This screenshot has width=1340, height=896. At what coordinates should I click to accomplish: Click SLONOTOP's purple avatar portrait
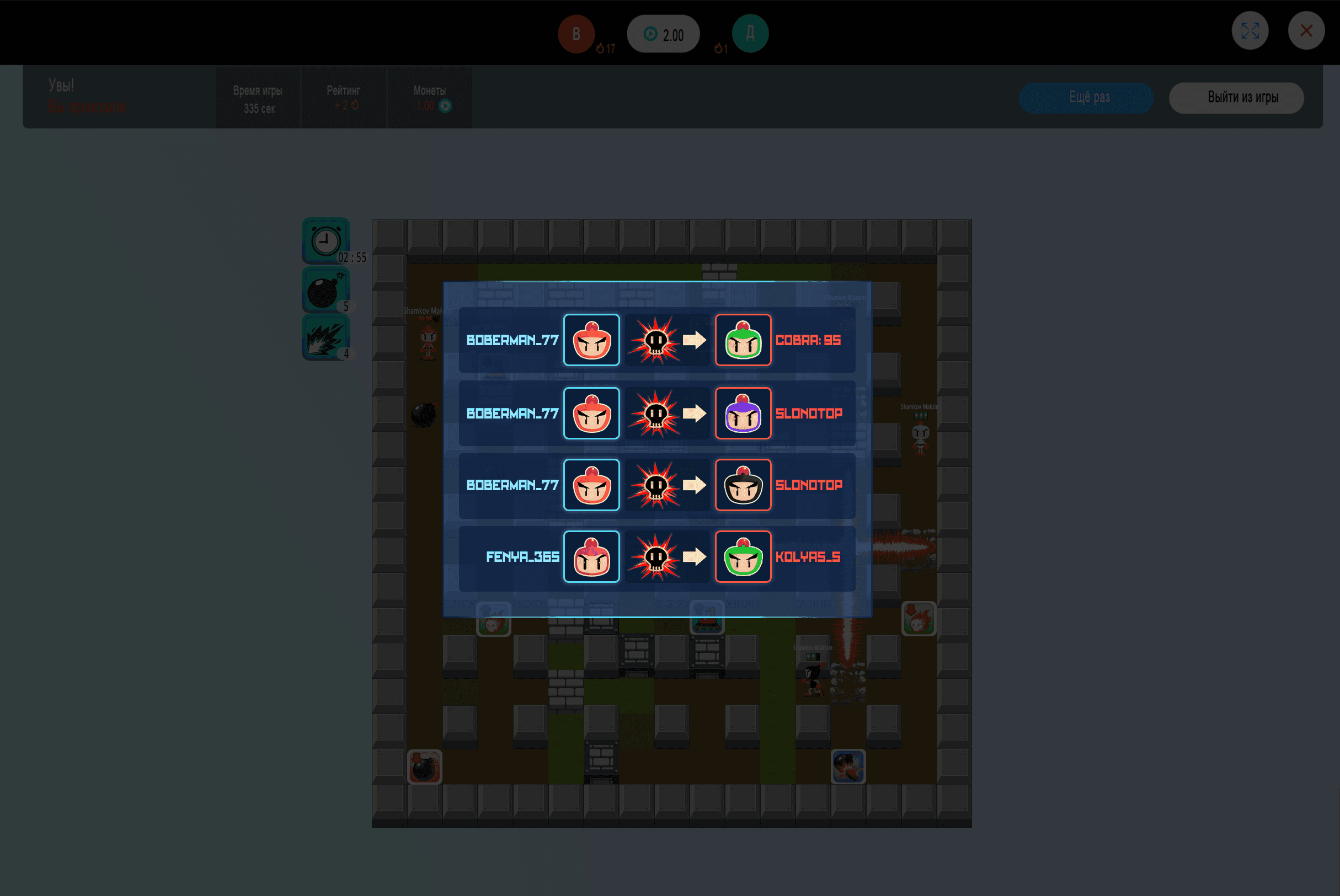click(x=743, y=412)
